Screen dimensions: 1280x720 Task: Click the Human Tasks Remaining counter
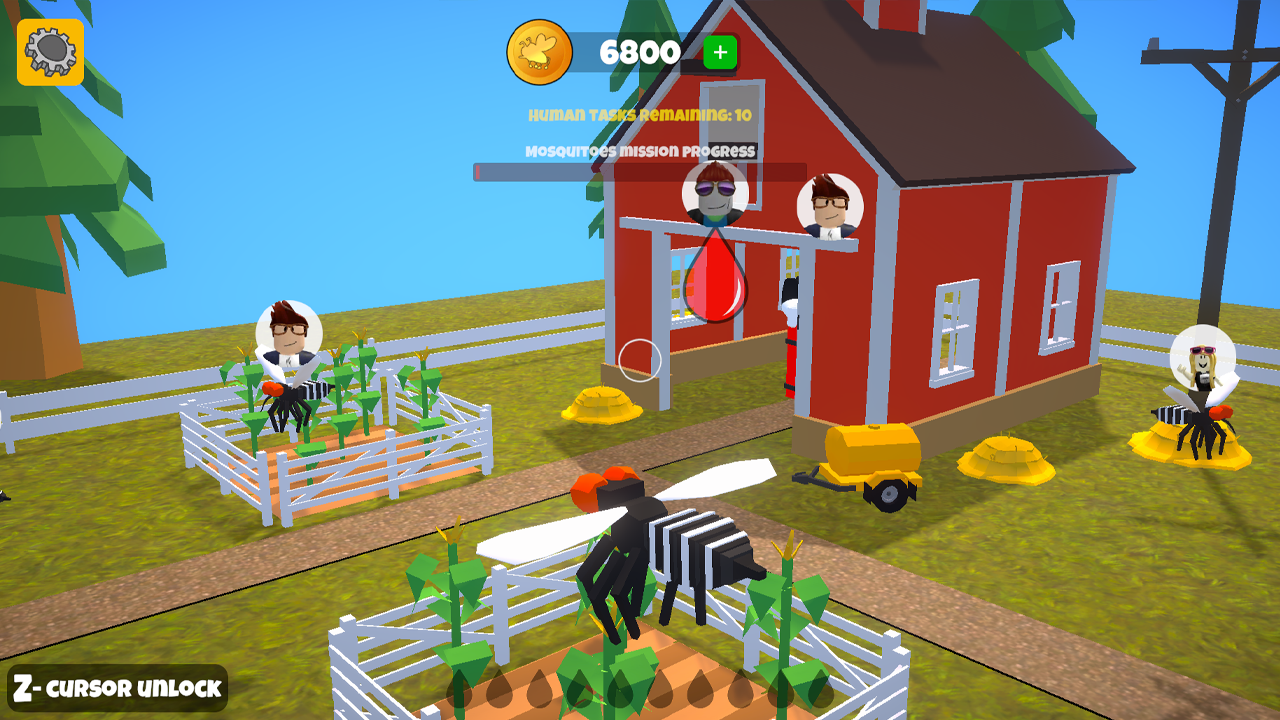[640, 115]
